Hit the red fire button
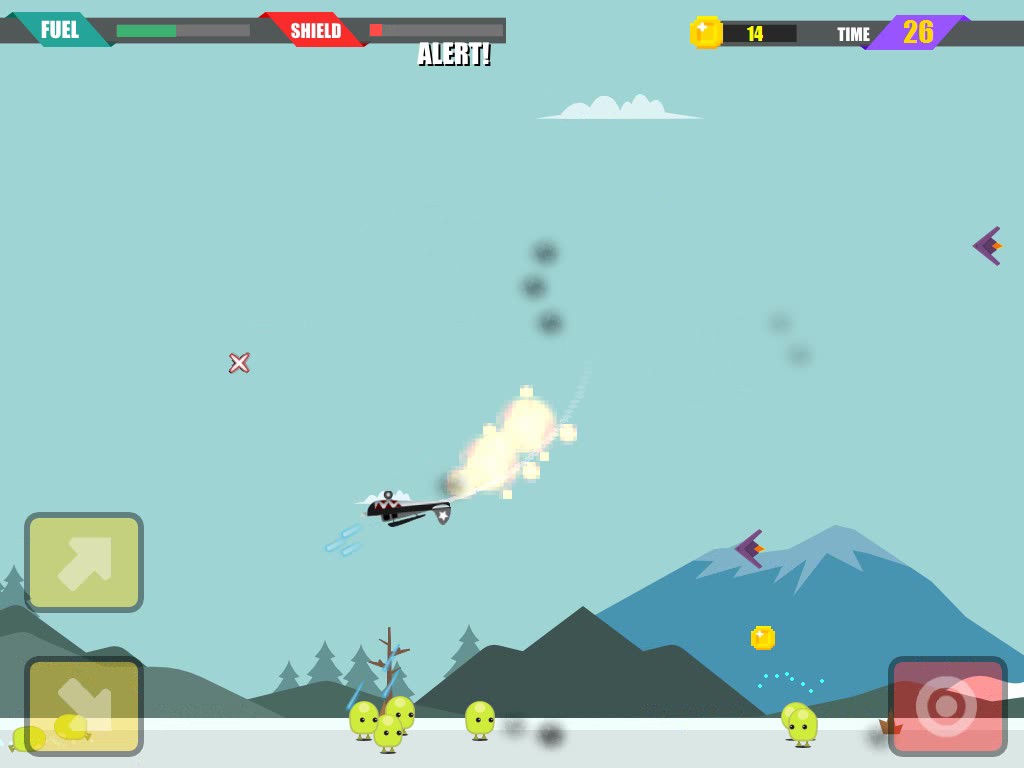 coord(947,706)
